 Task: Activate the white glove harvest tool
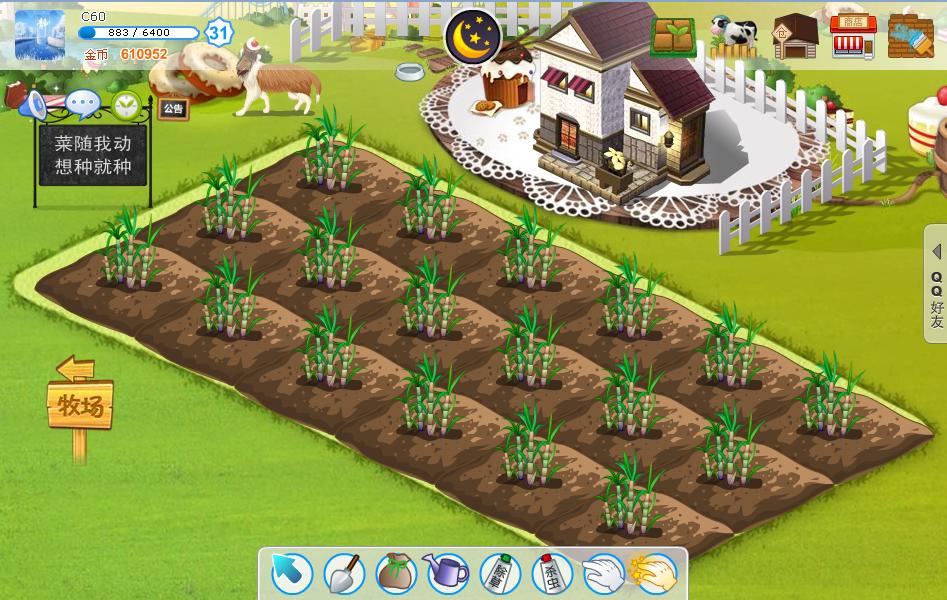pos(603,573)
